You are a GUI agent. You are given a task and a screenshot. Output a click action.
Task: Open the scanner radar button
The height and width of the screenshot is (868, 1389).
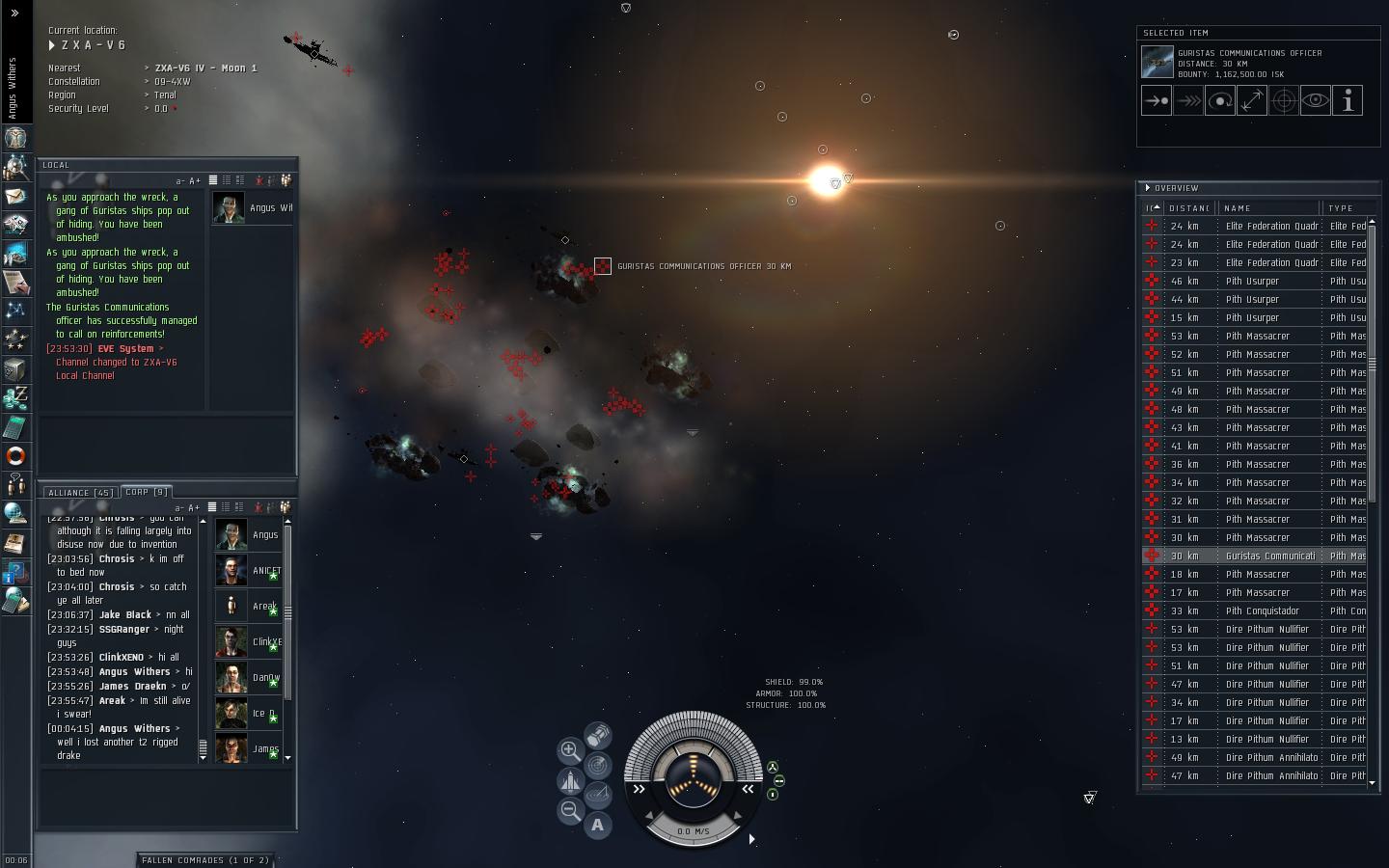pos(598,766)
